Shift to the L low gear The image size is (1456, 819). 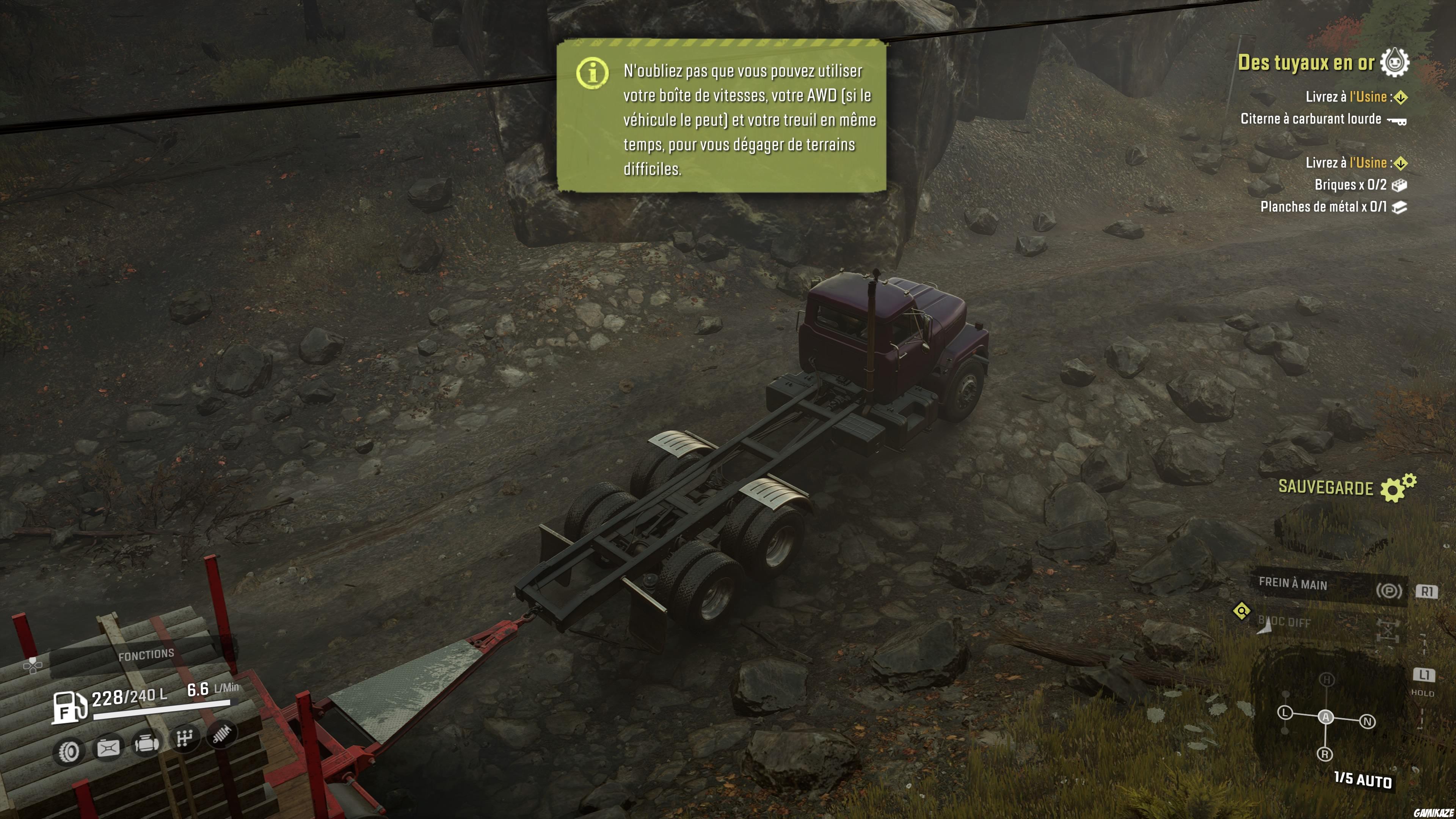(x=1285, y=713)
